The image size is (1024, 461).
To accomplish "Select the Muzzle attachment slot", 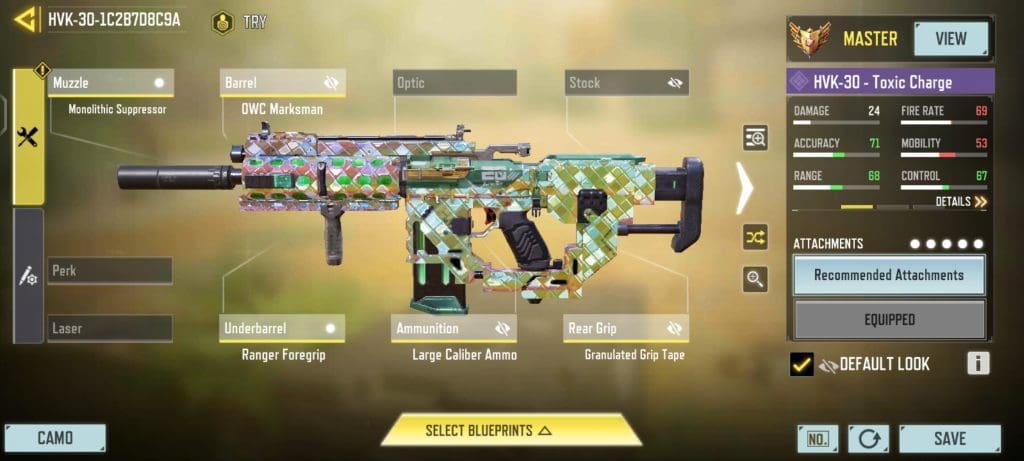I will (x=110, y=82).
